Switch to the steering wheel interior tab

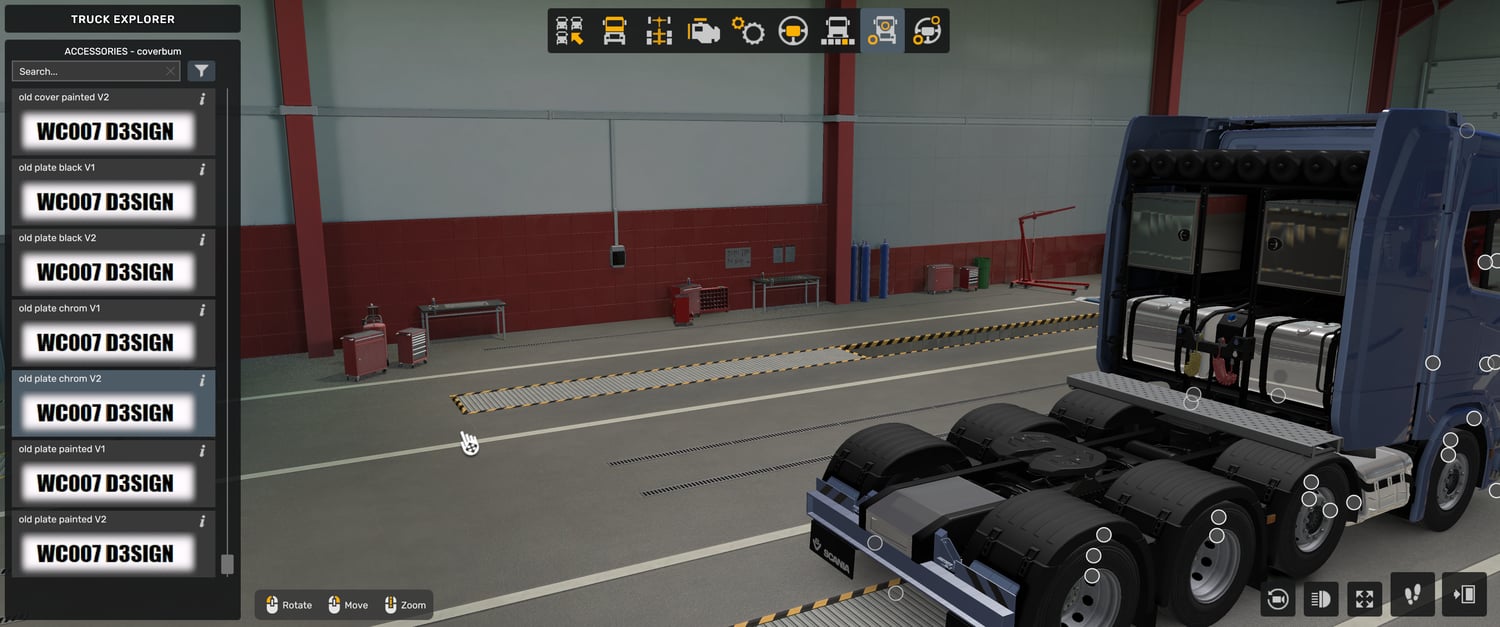tap(793, 31)
